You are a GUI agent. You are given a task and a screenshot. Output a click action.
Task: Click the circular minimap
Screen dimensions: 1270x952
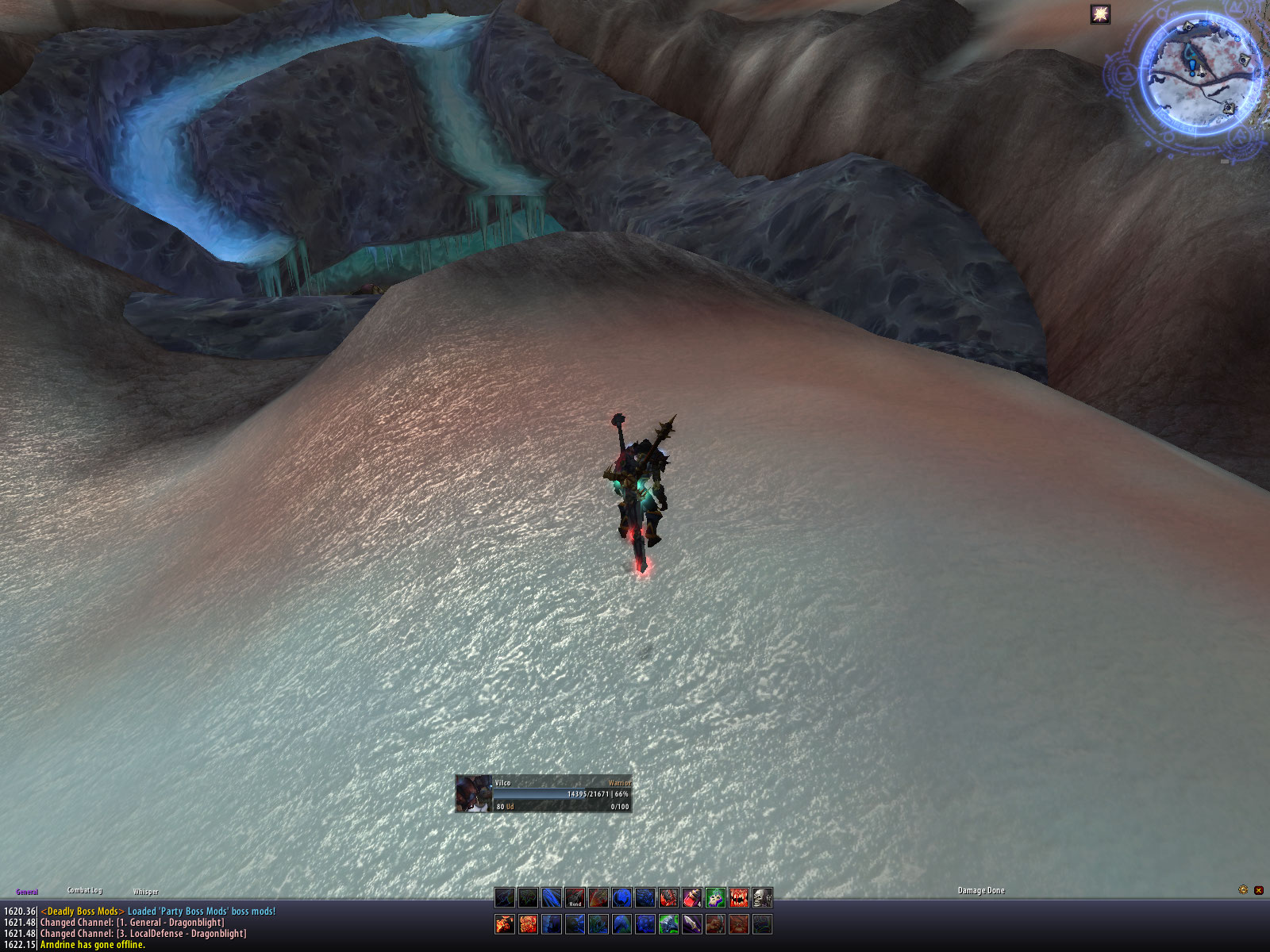click(1202, 75)
